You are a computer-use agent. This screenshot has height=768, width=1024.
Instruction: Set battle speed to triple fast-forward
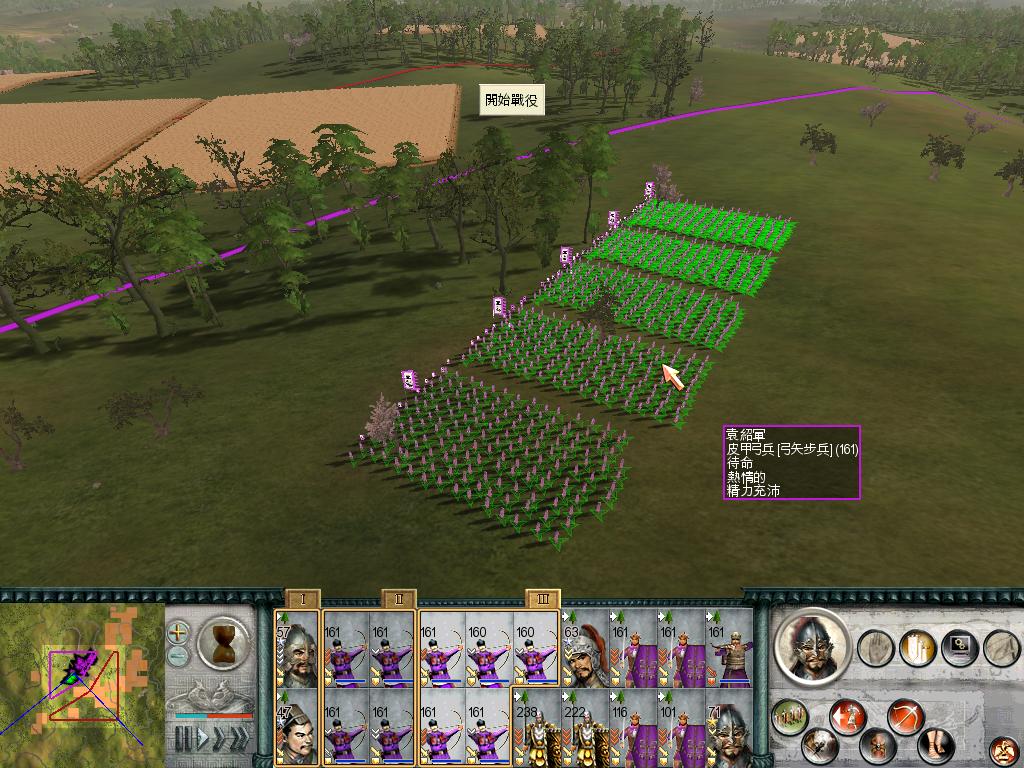pos(240,739)
